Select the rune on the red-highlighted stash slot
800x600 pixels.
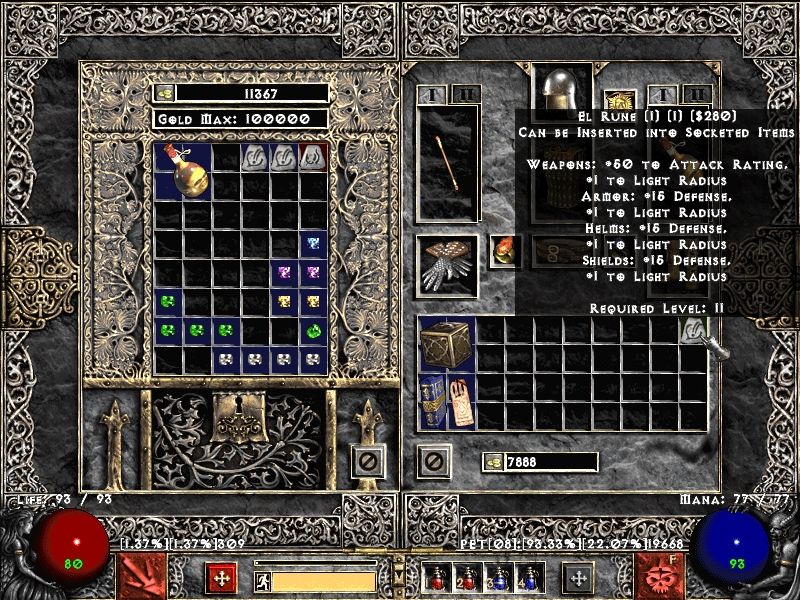pyautogui.click(x=313, y=156)
